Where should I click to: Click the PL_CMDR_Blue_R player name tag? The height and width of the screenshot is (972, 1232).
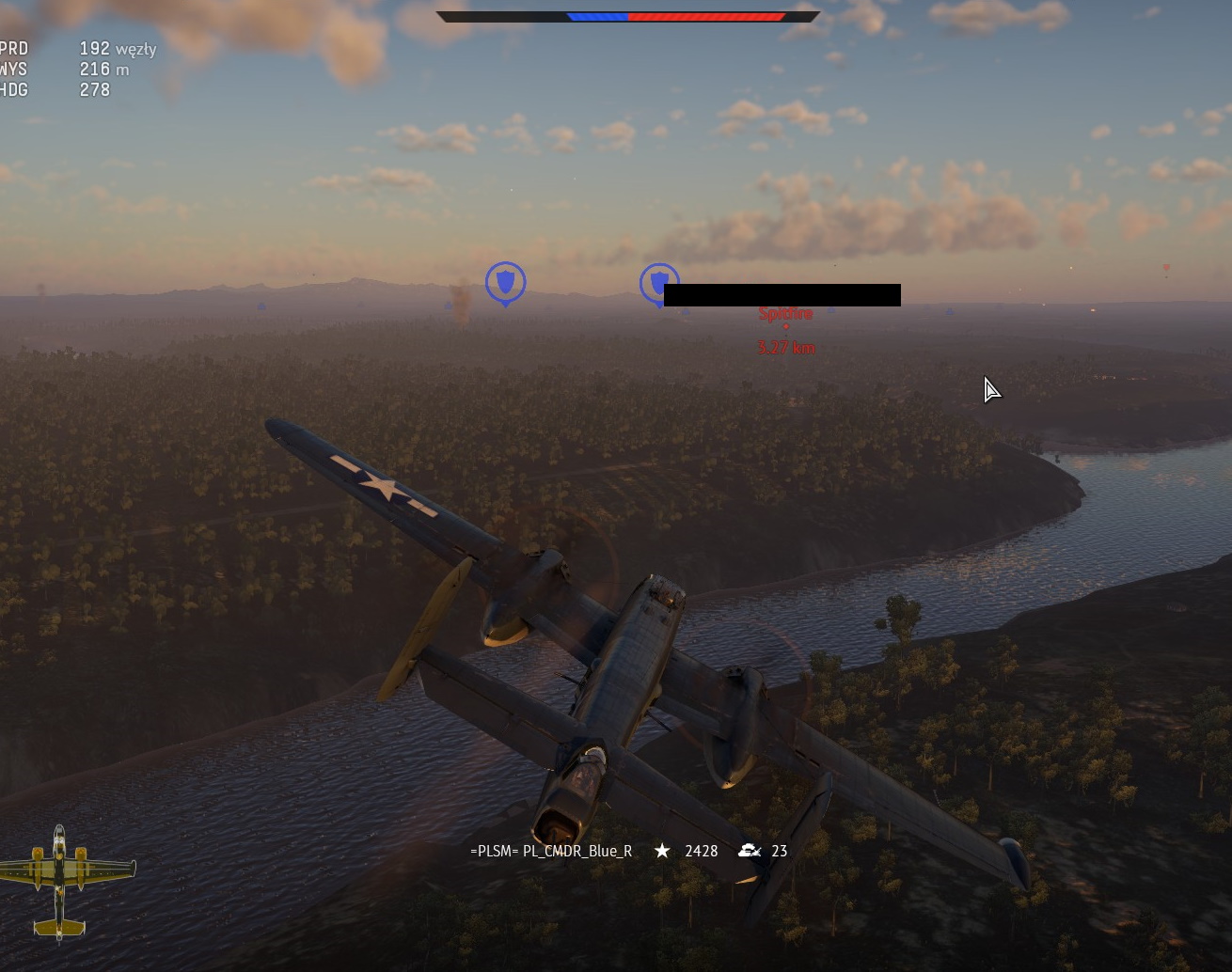tap(551, 851)
